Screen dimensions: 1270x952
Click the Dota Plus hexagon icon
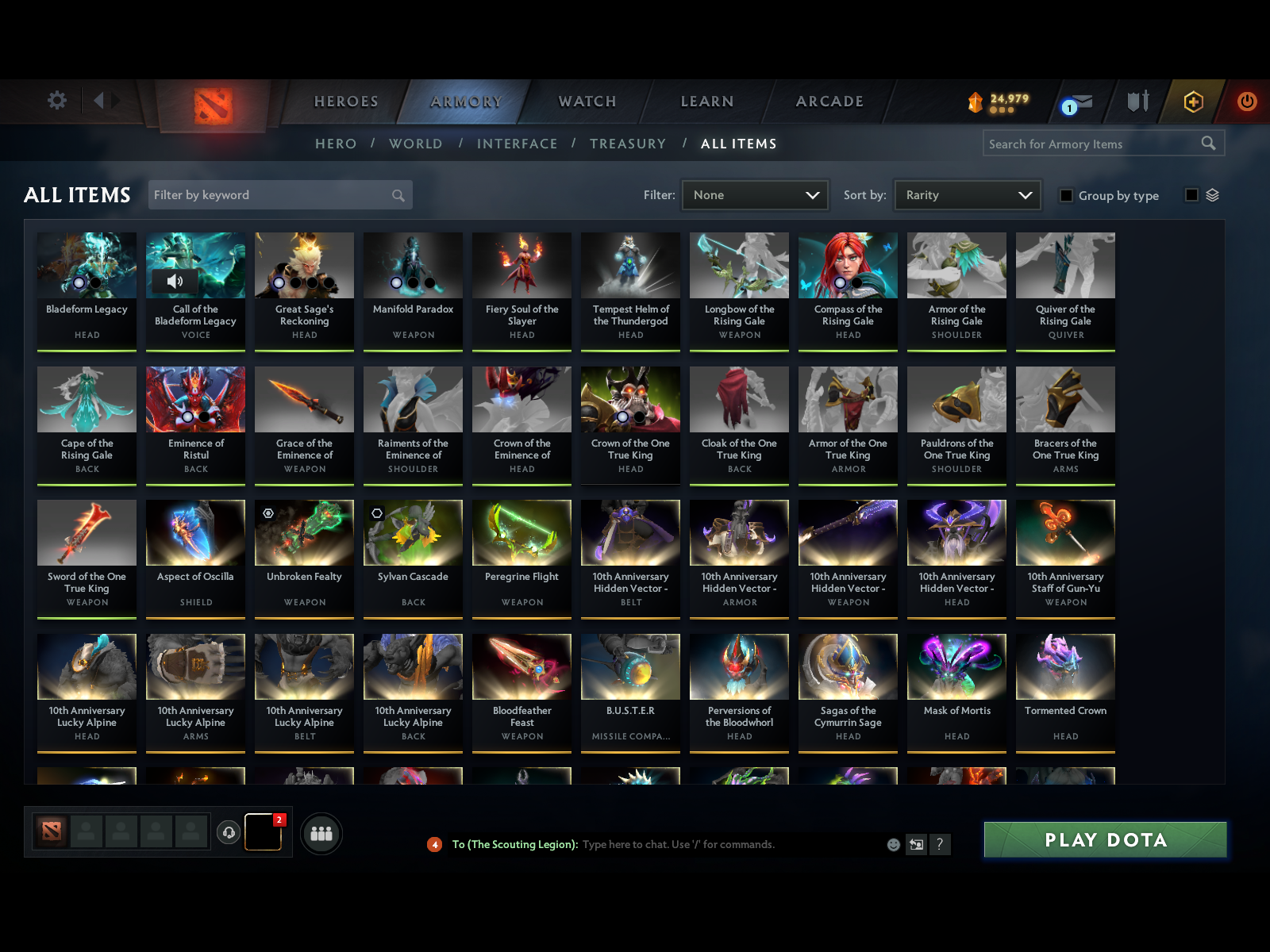point(1193,102)
